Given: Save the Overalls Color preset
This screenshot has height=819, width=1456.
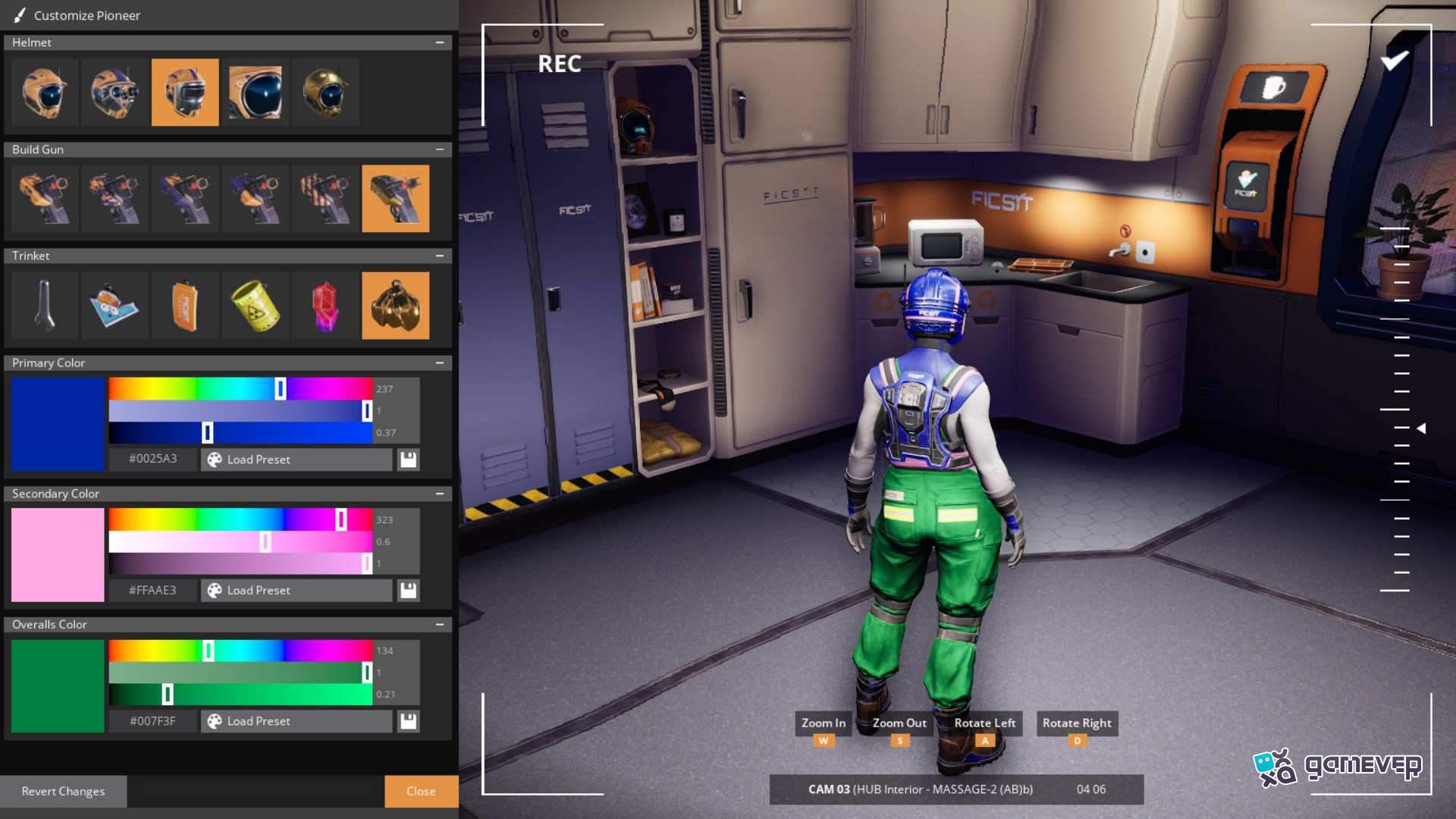Looking at the screenshot, I should pyautogui.click(x=408, y=721).
